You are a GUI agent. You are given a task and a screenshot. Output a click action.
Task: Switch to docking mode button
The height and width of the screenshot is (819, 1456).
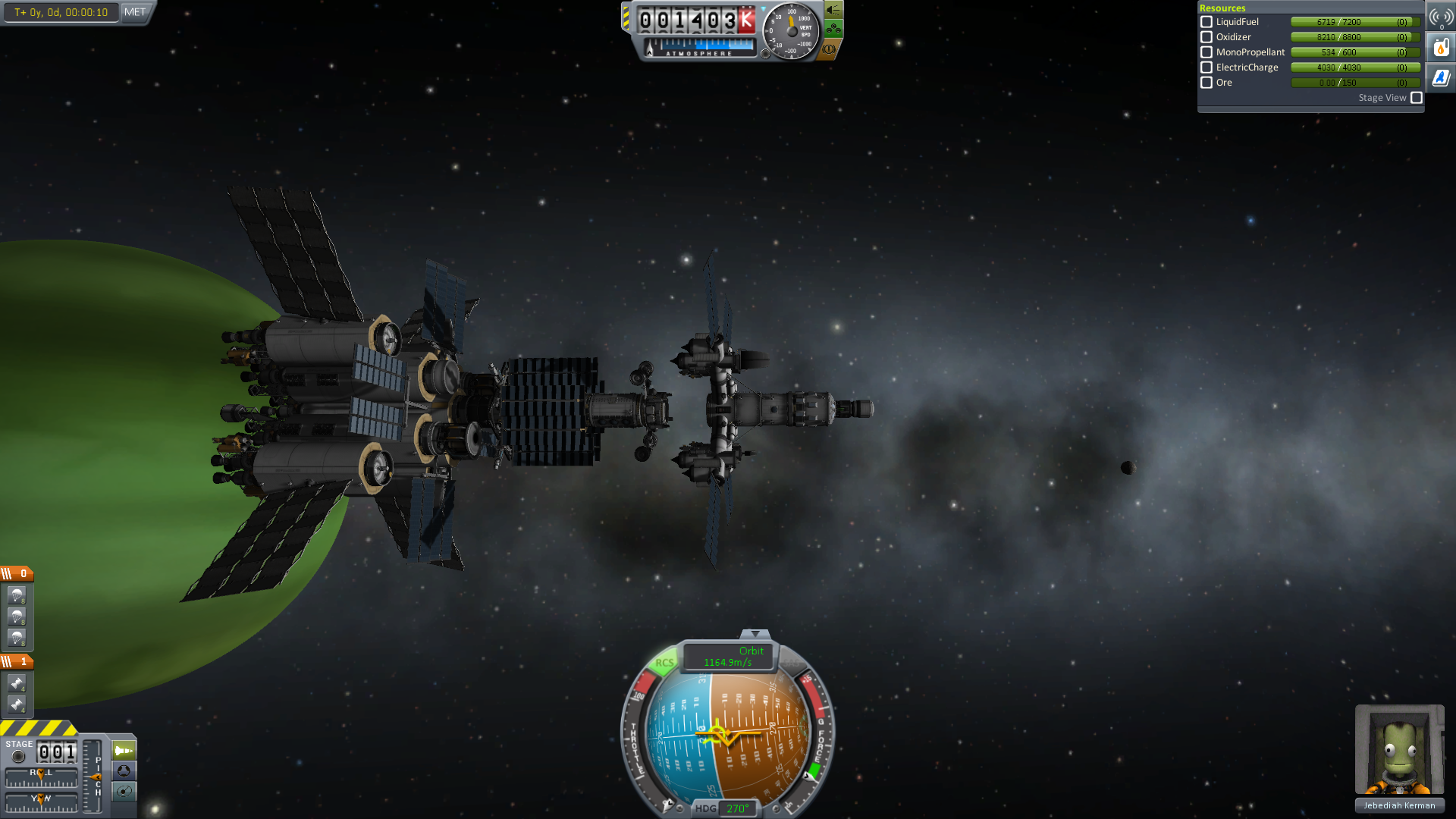(x=124, y=771)
